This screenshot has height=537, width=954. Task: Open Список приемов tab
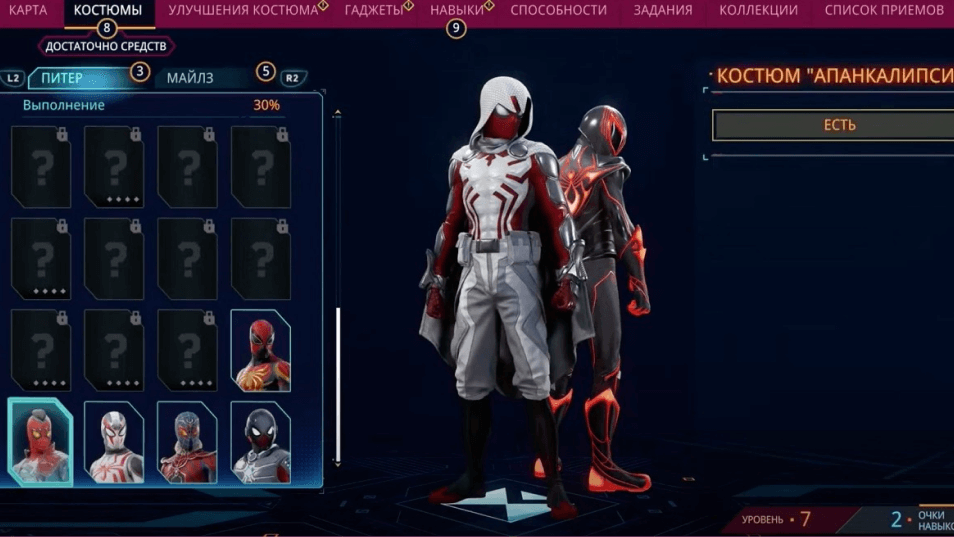click(x=885, y=10)
